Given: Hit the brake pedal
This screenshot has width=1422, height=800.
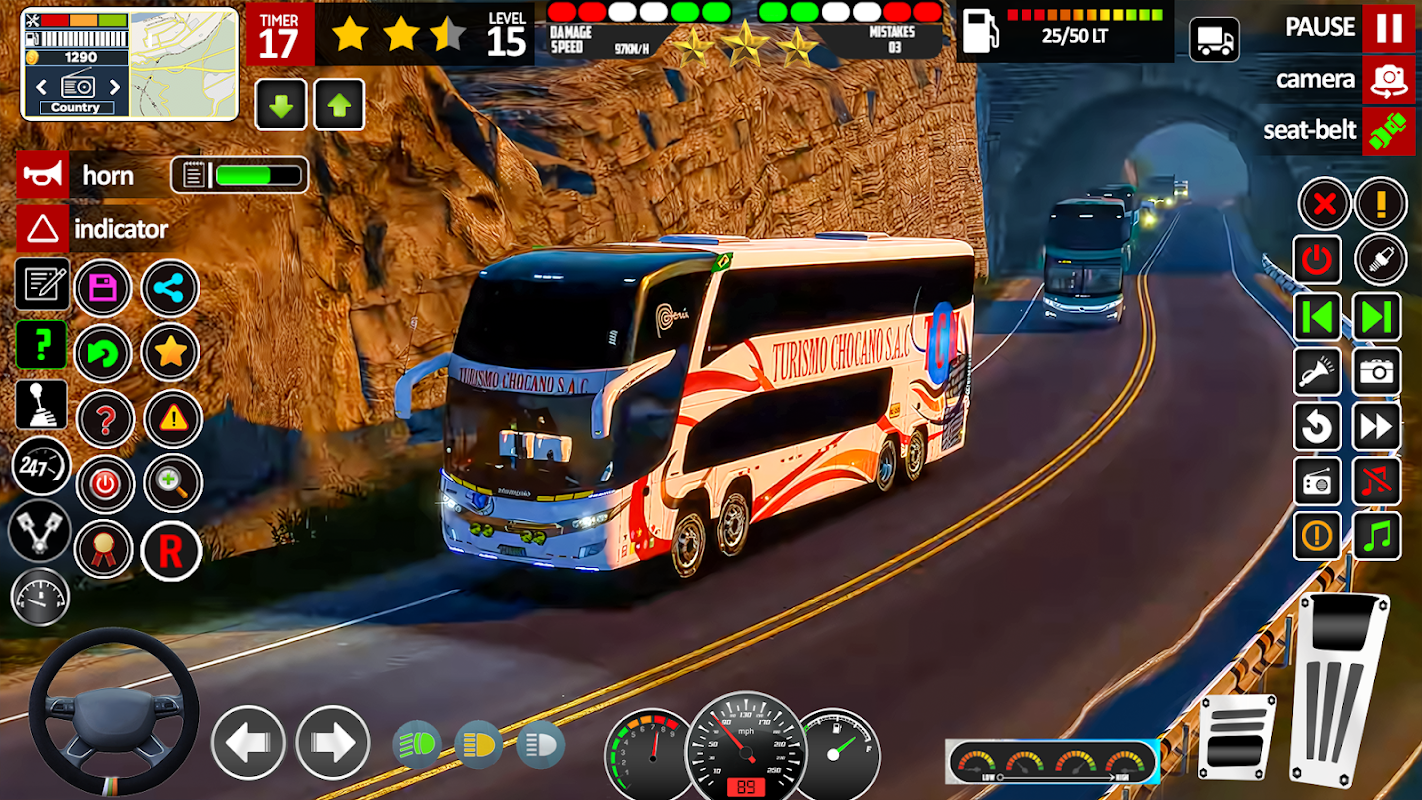Looking at the screenshot, I should (1237, 736).
